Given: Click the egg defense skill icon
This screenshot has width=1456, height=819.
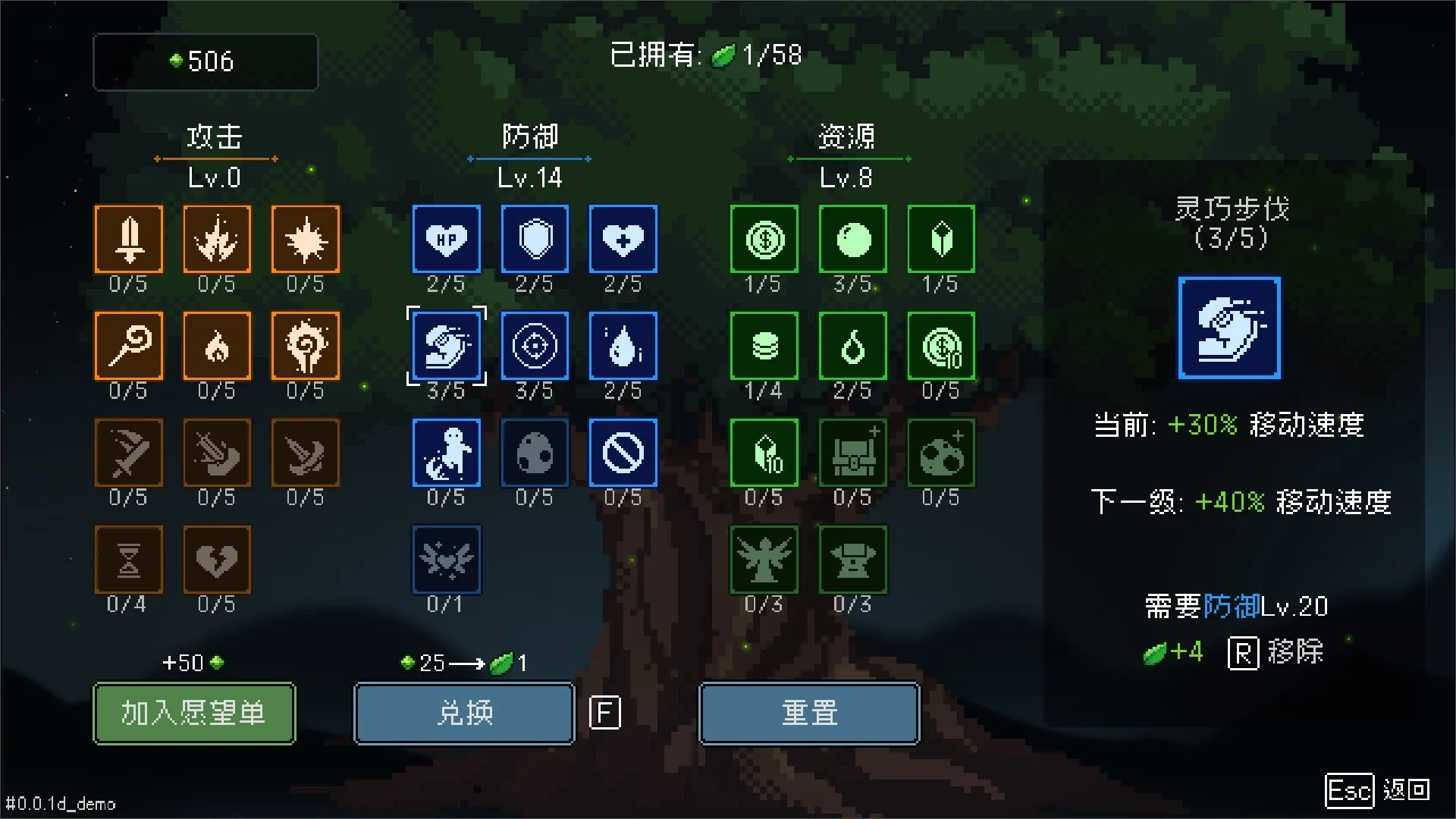Looking at the screenshot, I should click(535, 453).
